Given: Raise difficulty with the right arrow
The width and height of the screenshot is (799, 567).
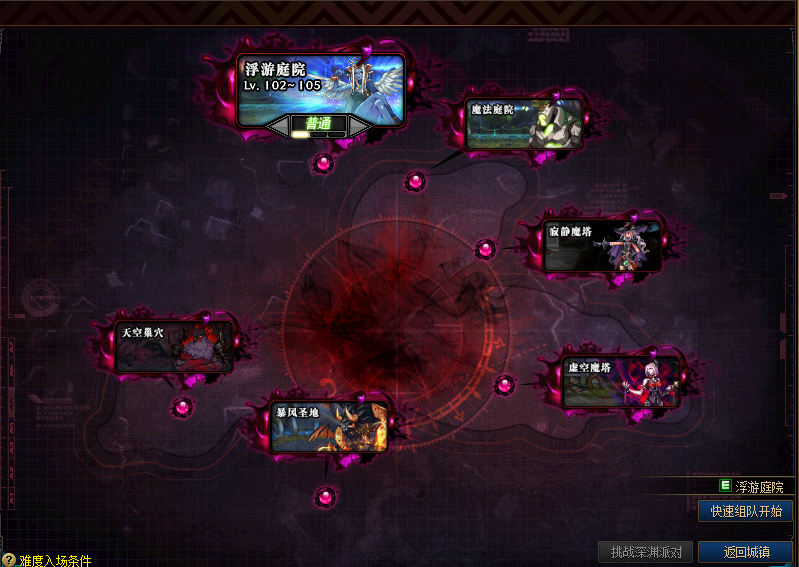Looking at the screenshot, I should click(x=359, y=126).
